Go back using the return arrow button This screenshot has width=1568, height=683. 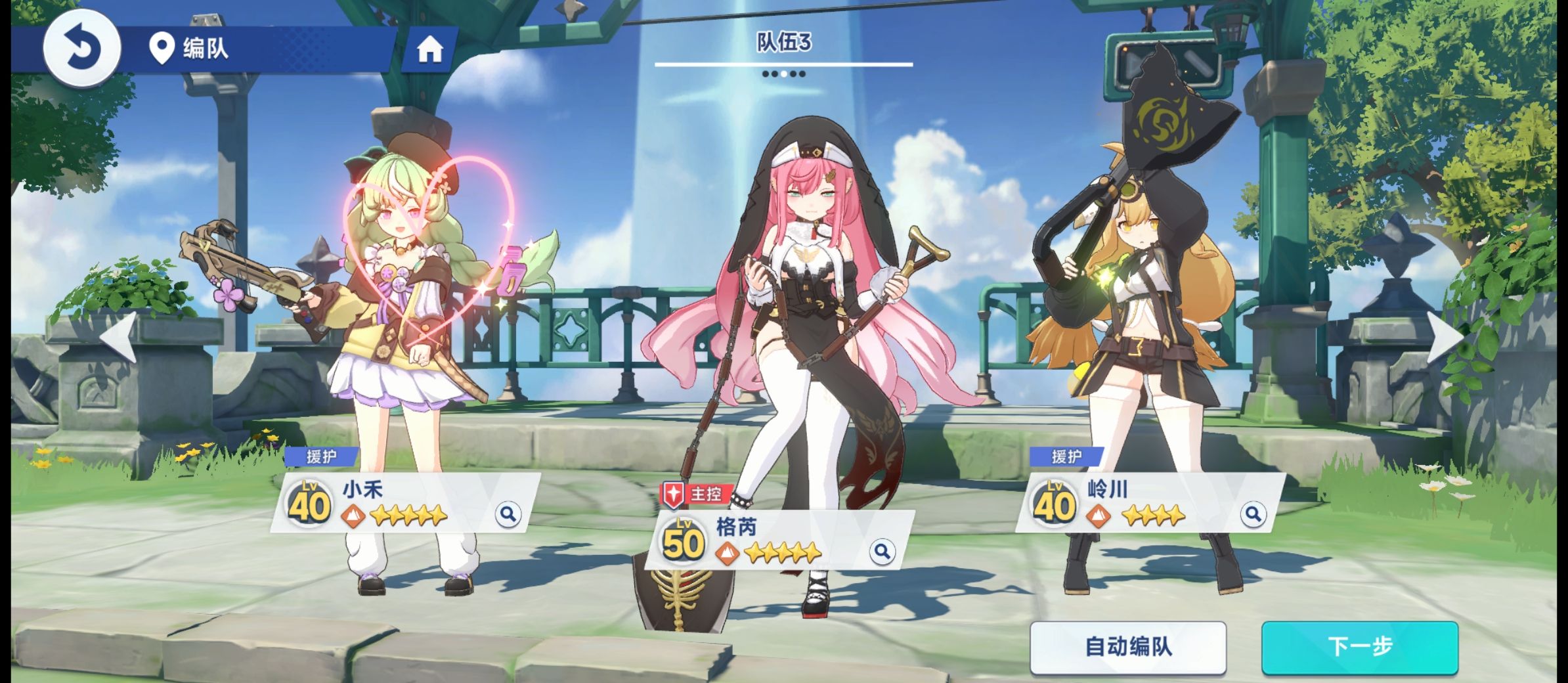tap(82, 47)
